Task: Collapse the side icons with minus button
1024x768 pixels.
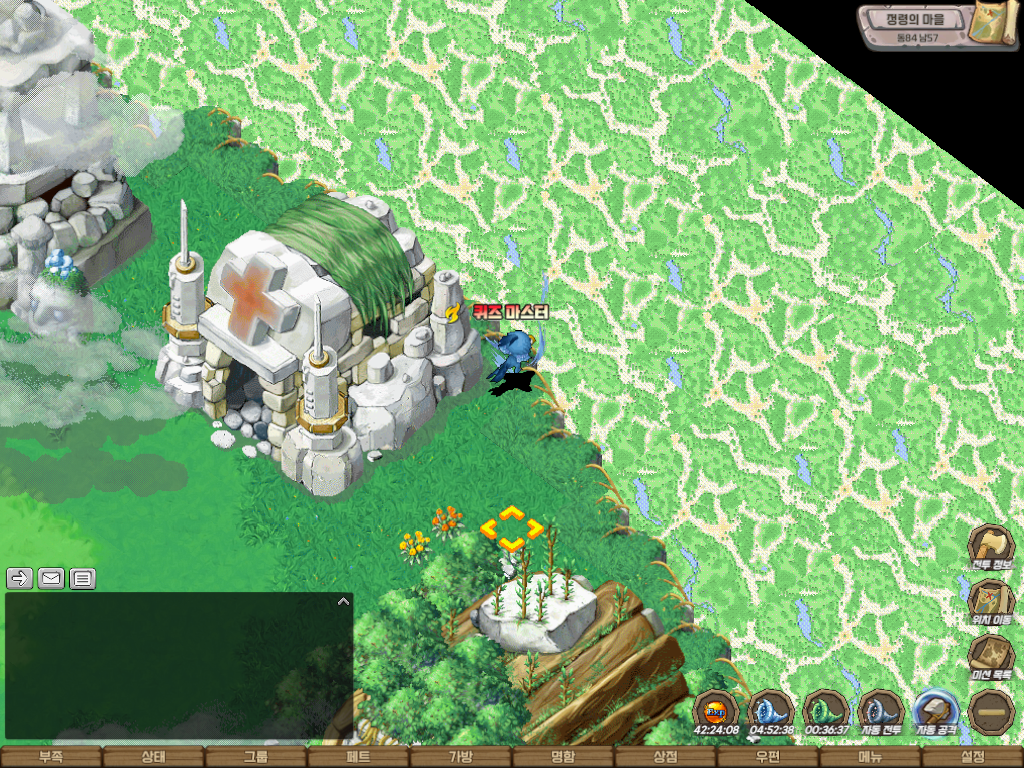Action: pyautogui.click(x=991, y=712)
